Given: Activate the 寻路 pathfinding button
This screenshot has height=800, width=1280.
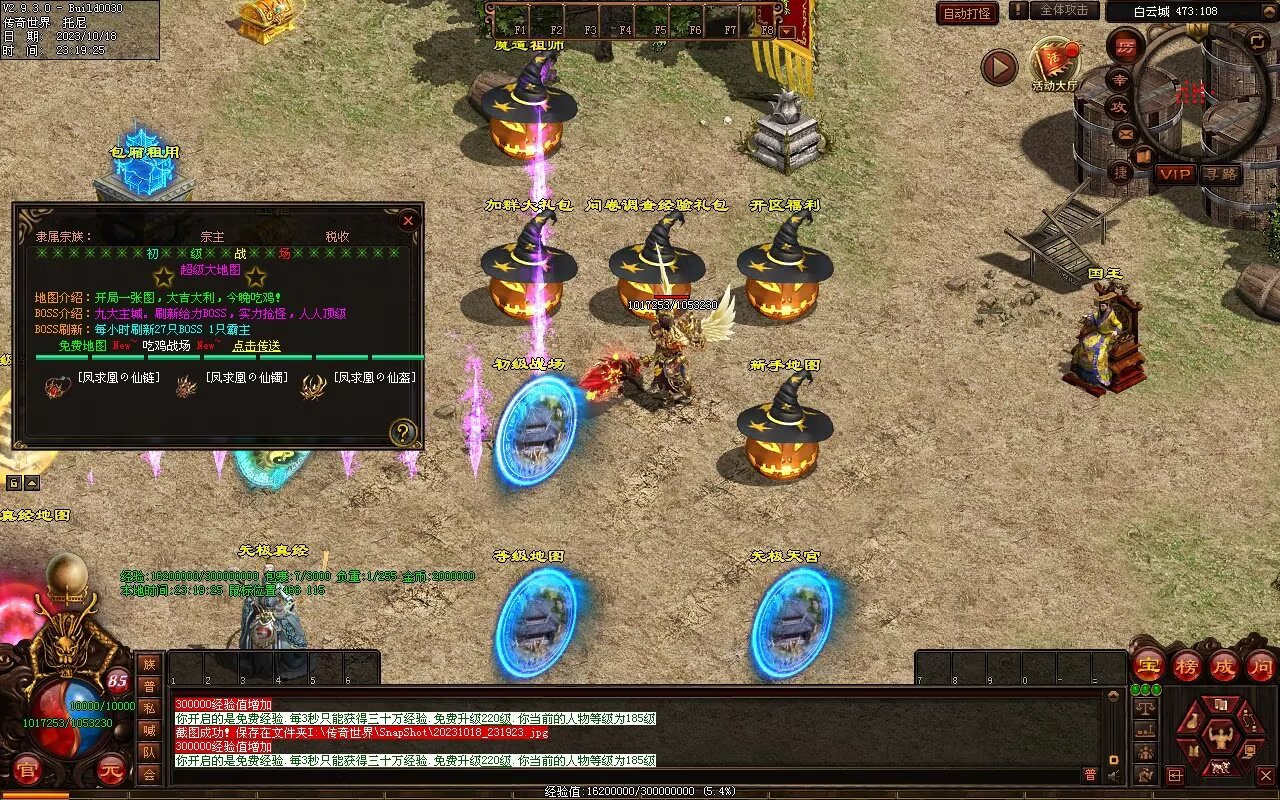Looking at the screenshot, I should 1221,173.
